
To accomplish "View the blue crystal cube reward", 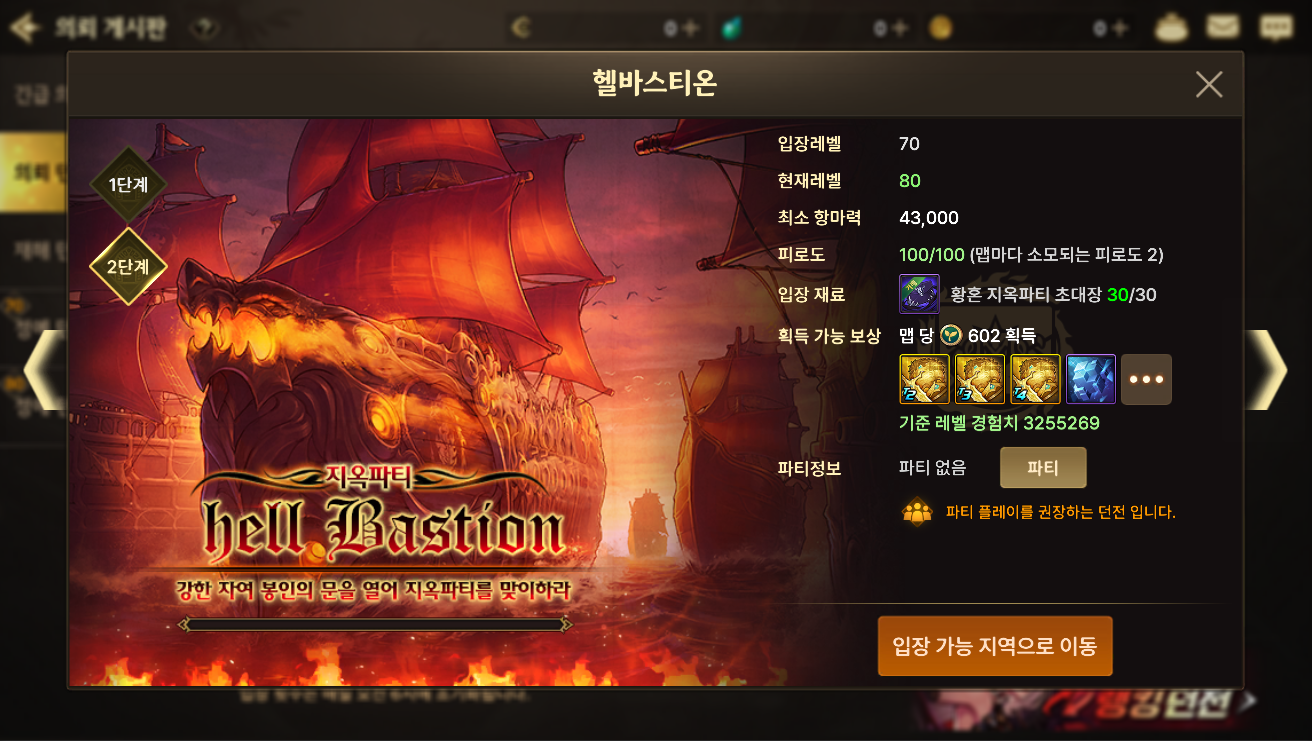I will click(1091, 379).
